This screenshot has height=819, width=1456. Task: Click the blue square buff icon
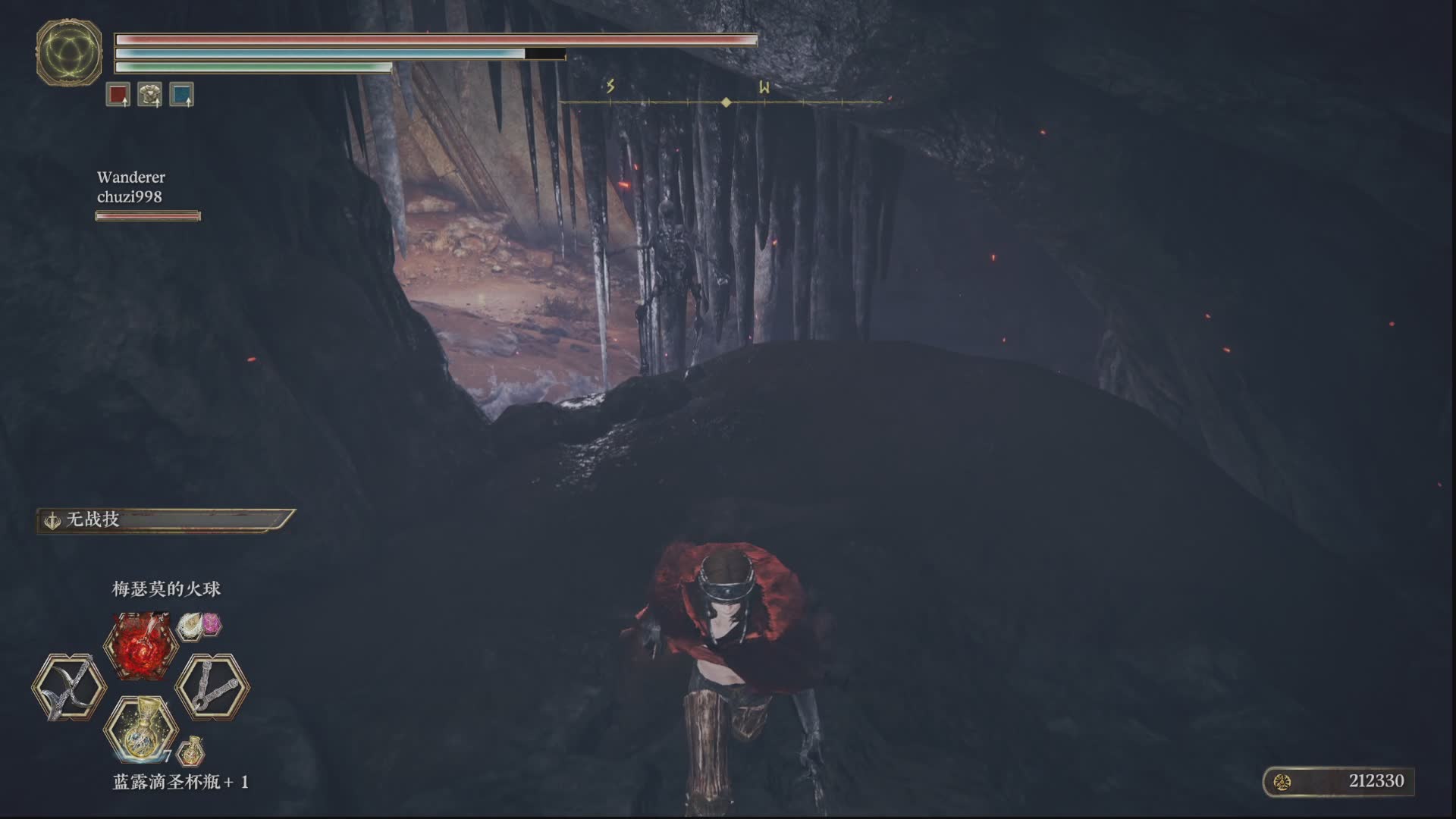pyautogui.click(x=182, y=95)
